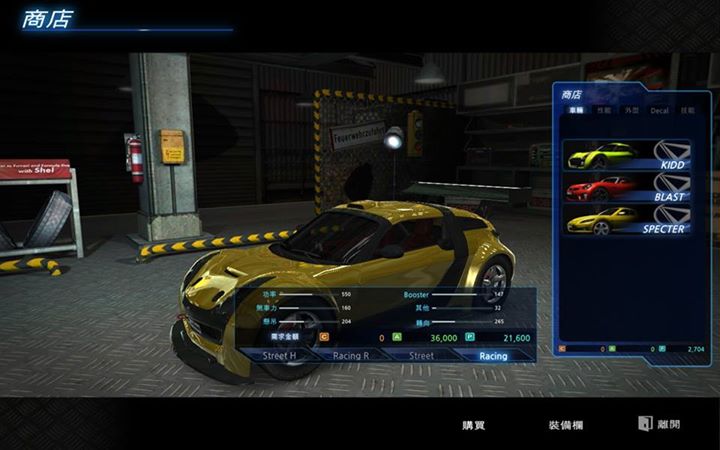720x450 pixels.
Task: Switch to the Racing R grade tab
Action: (351, 355)
